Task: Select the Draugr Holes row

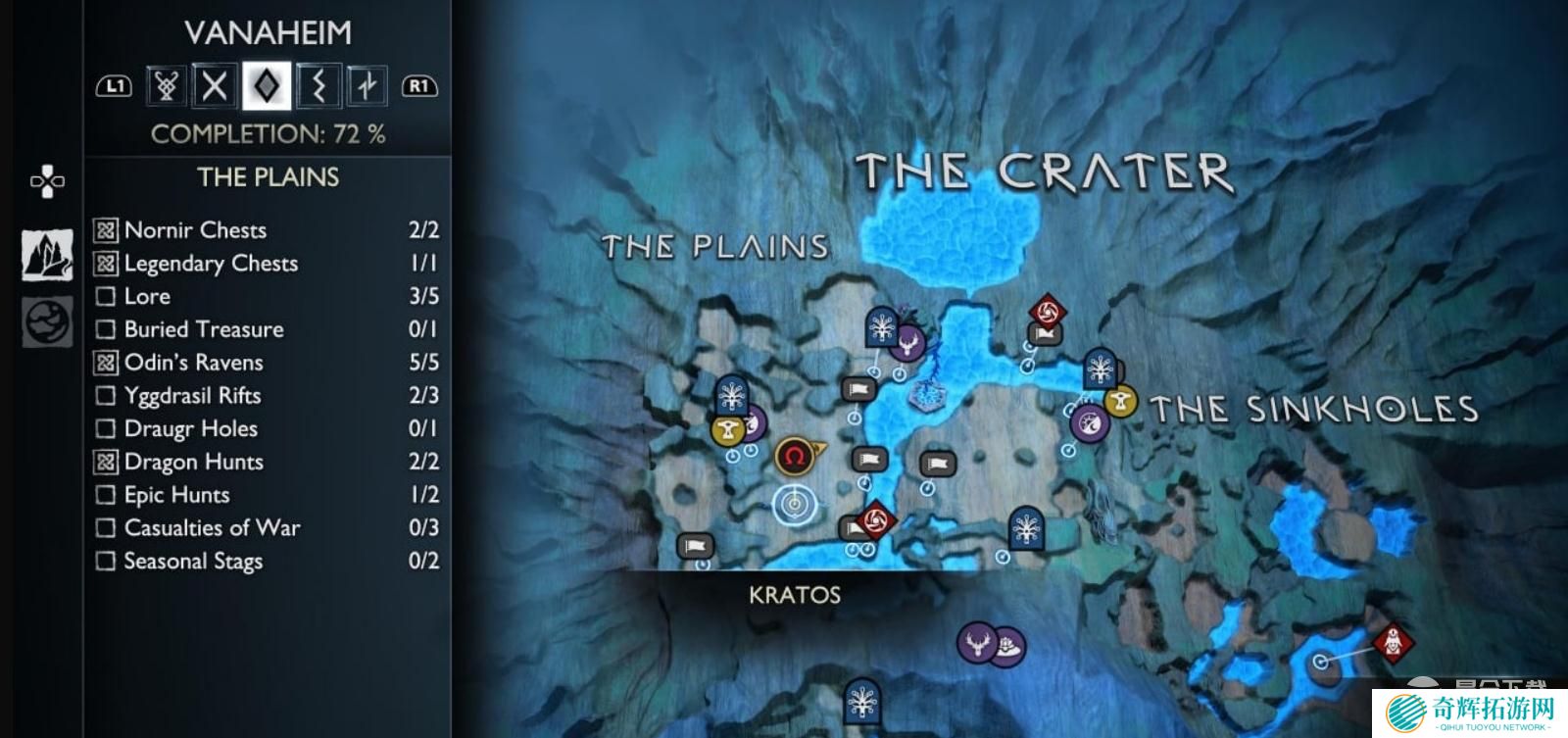Action: click(265, 428)
